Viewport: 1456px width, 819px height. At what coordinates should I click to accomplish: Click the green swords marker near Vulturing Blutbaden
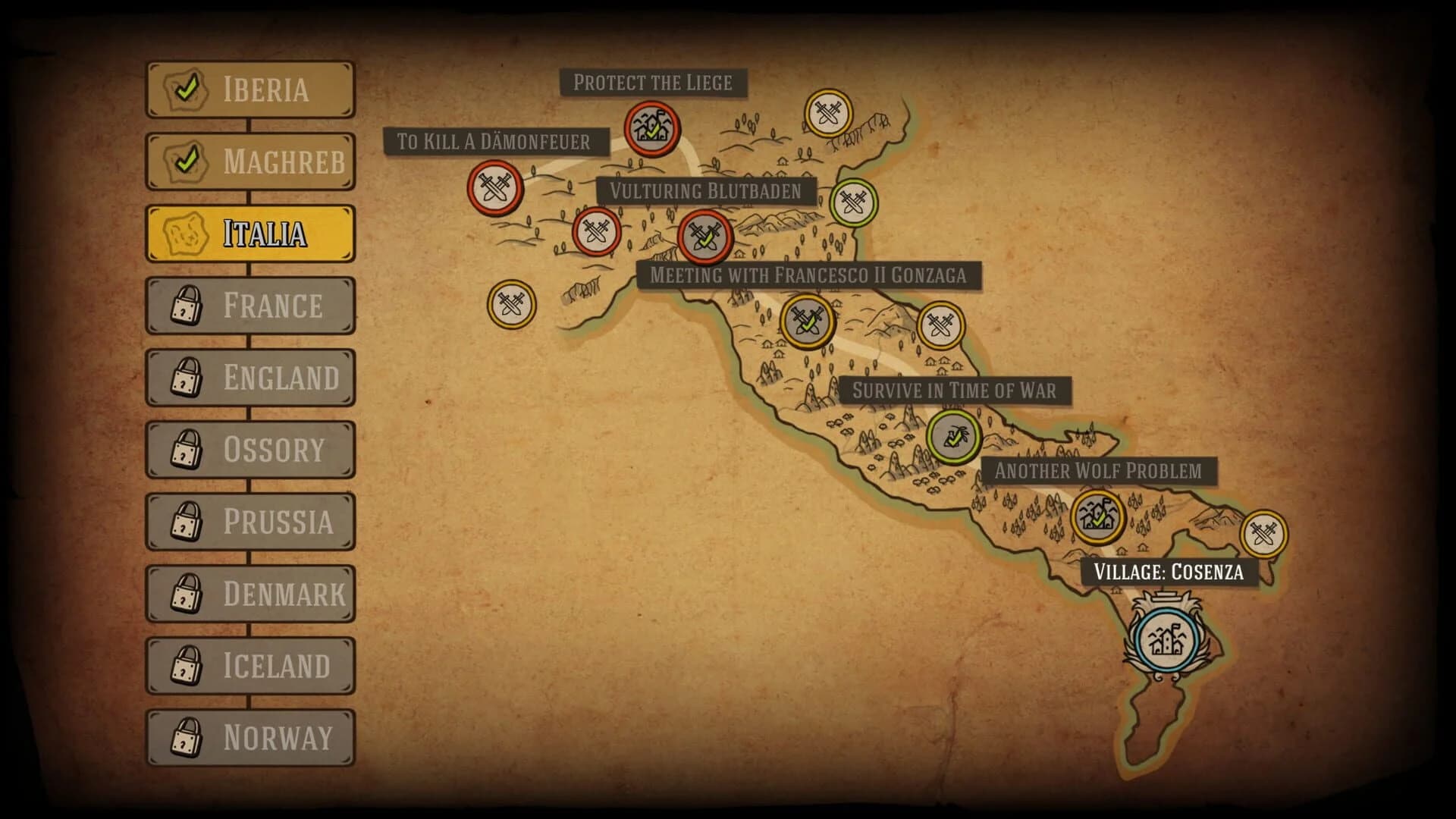tap(853, 203)
